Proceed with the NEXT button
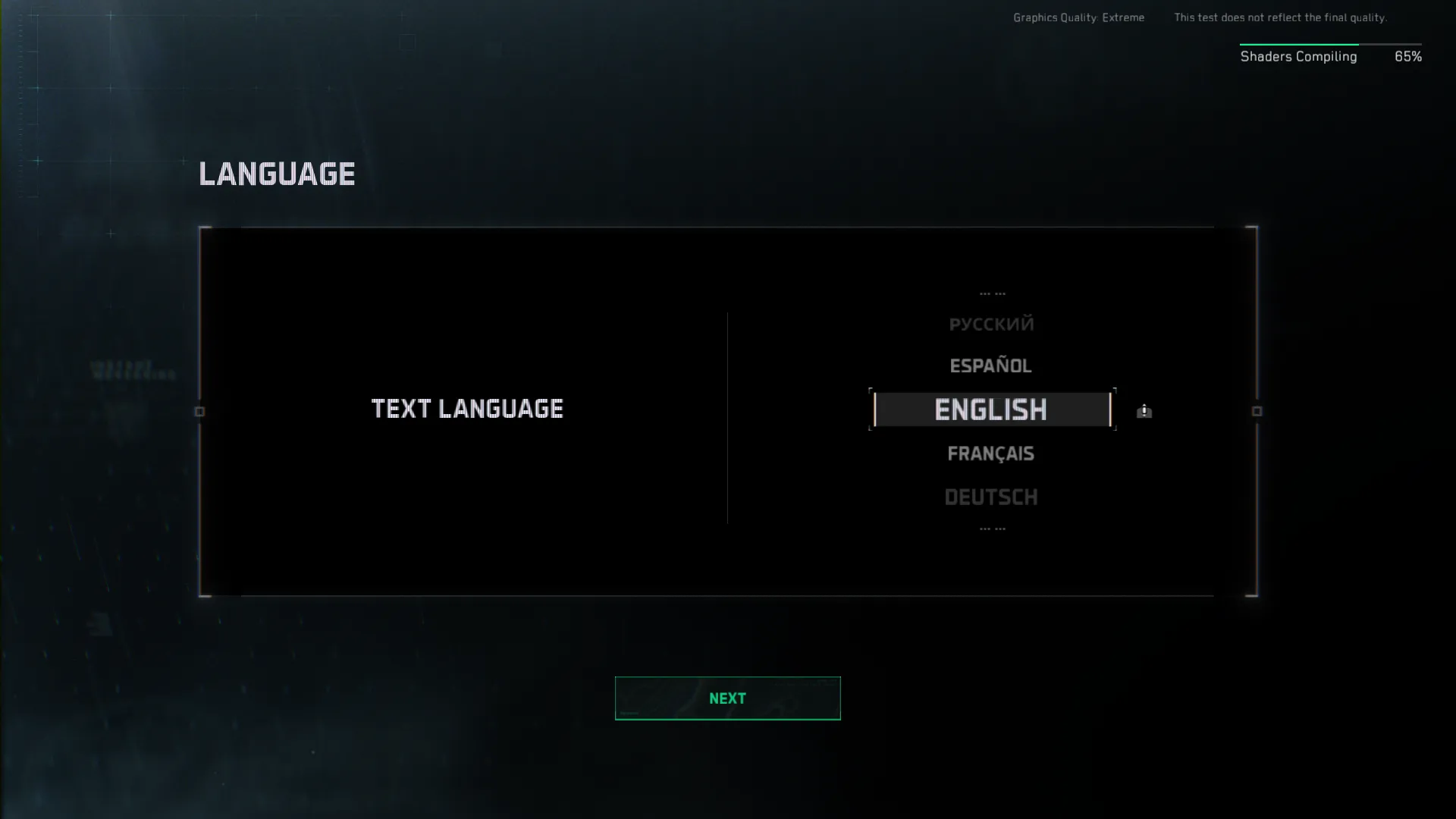 [727, 698]
